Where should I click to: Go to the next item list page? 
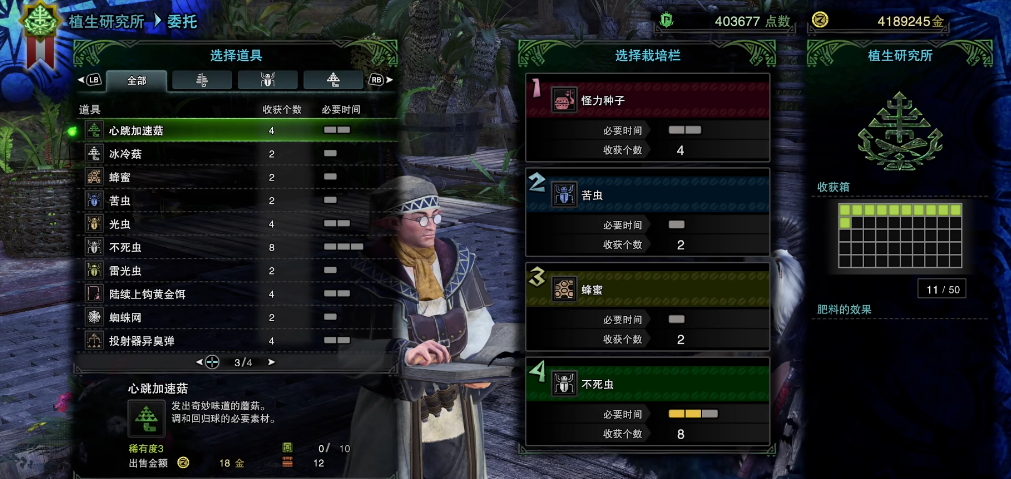click(271, 362)
